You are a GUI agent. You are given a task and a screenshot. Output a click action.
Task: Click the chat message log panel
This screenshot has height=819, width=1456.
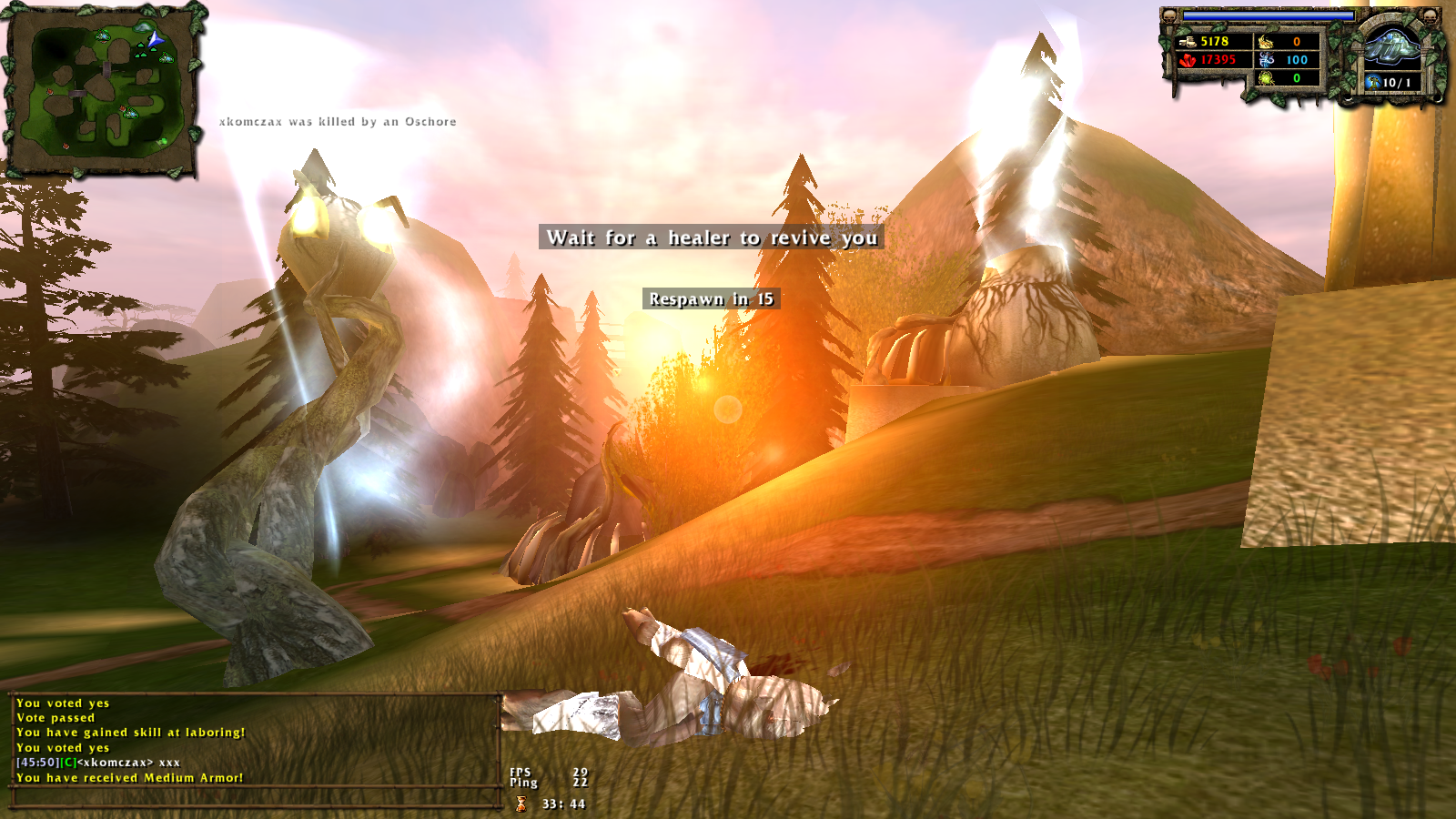255,740
